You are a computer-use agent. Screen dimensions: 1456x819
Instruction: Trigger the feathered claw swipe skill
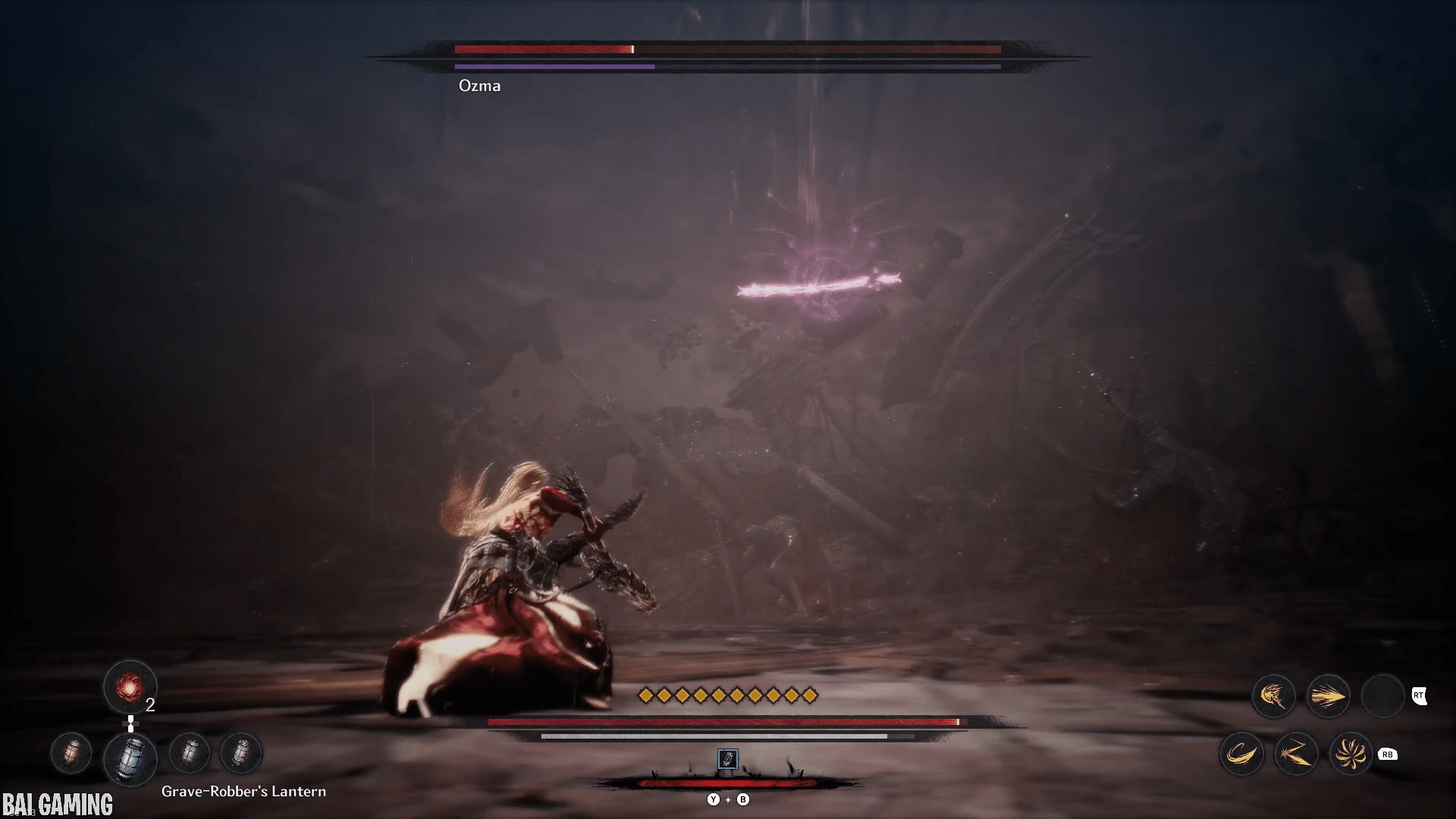[1273, 696]
